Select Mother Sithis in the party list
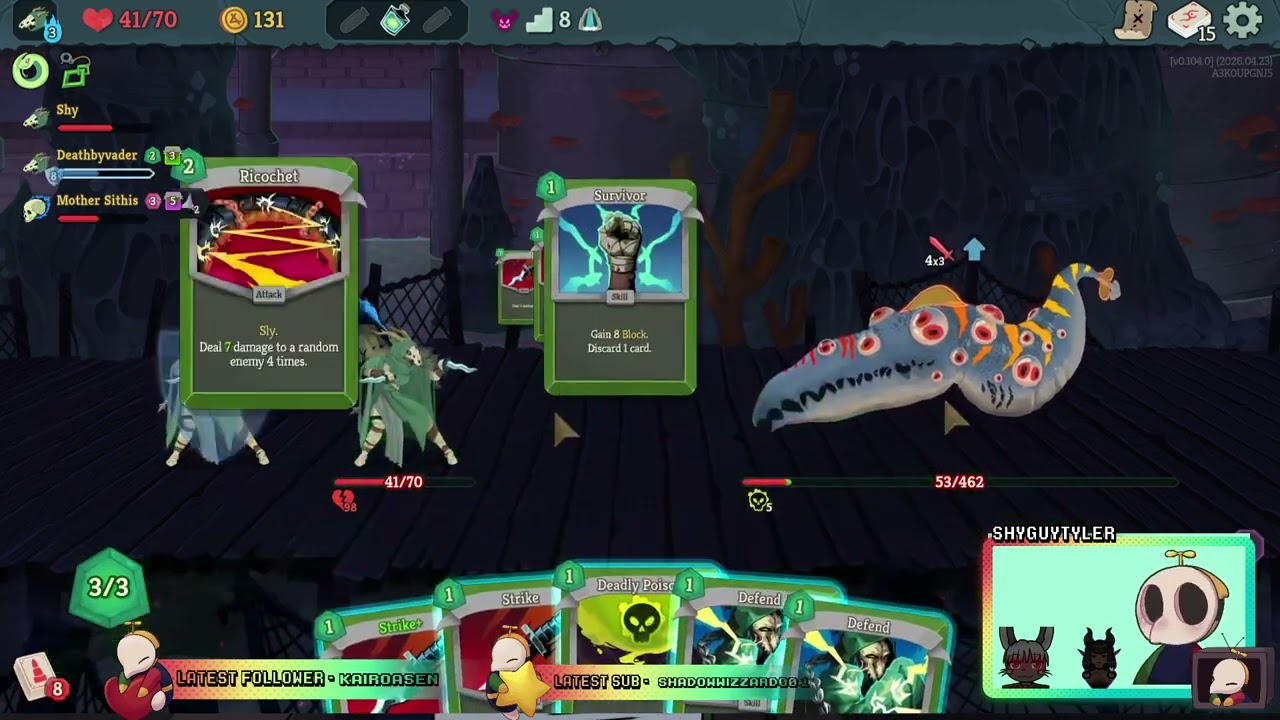Viewport: 1280px width, 720px height. coord(97,201)
